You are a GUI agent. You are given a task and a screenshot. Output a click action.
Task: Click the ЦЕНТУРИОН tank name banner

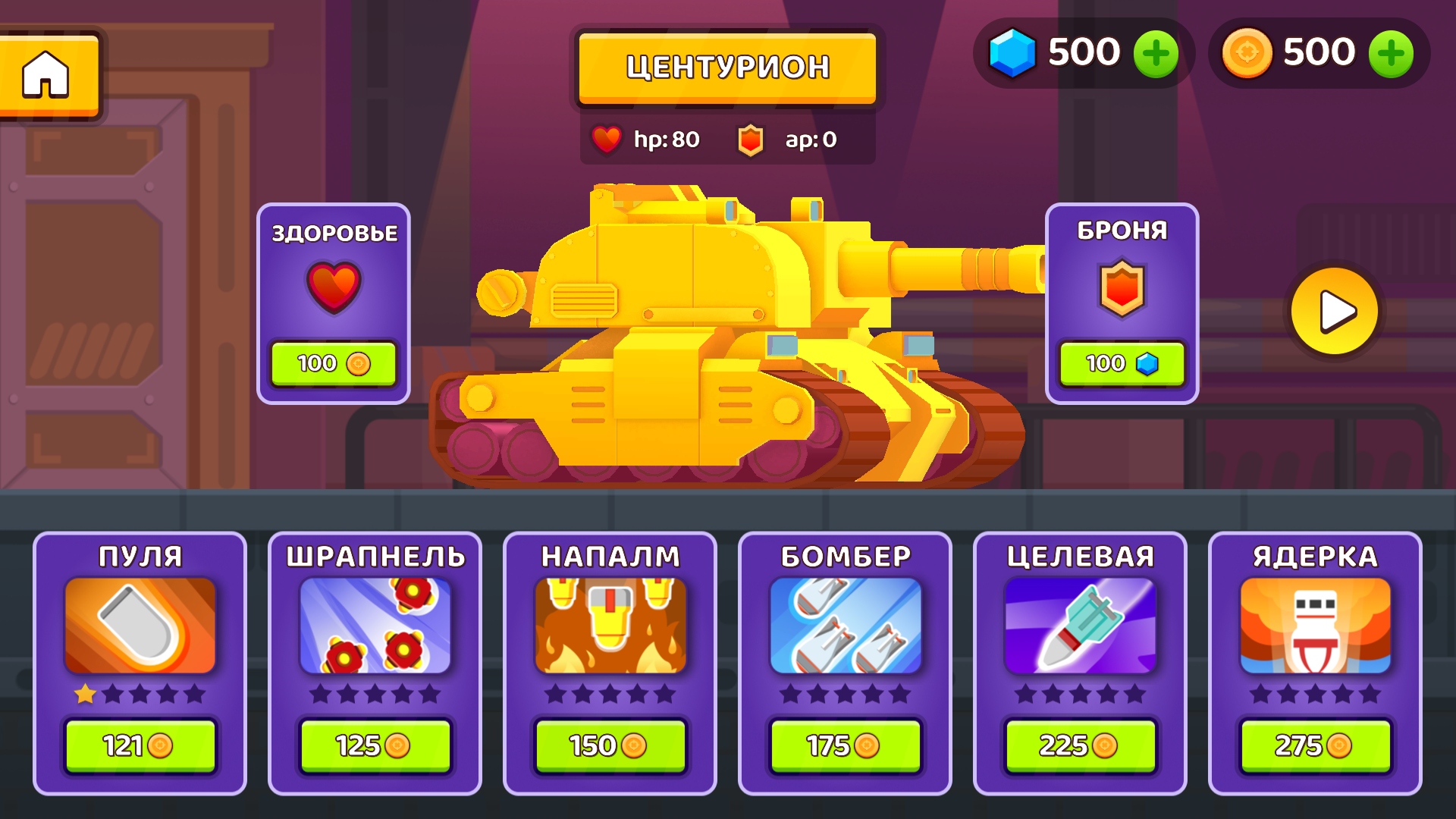(x=726, y=67)
